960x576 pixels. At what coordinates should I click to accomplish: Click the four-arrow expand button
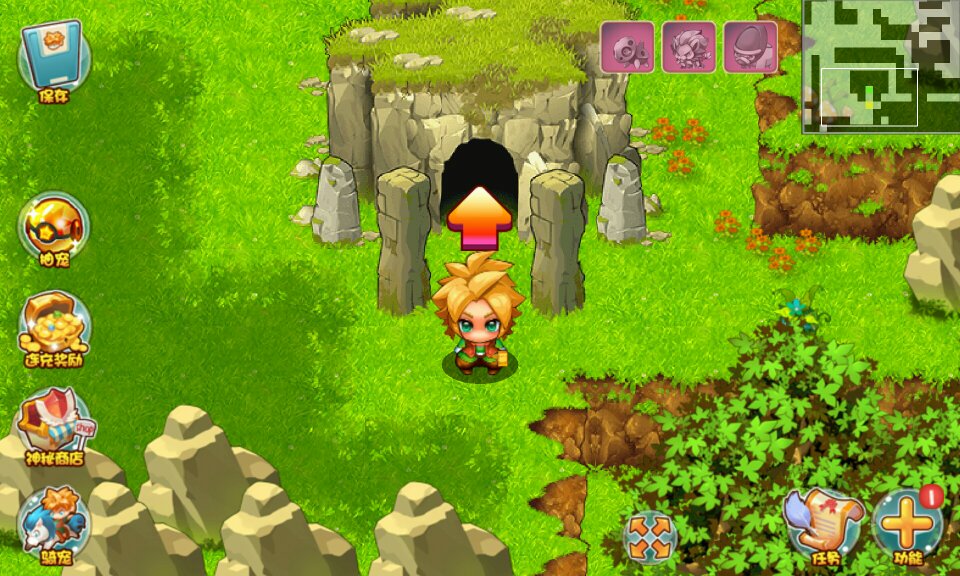point(650,537)
